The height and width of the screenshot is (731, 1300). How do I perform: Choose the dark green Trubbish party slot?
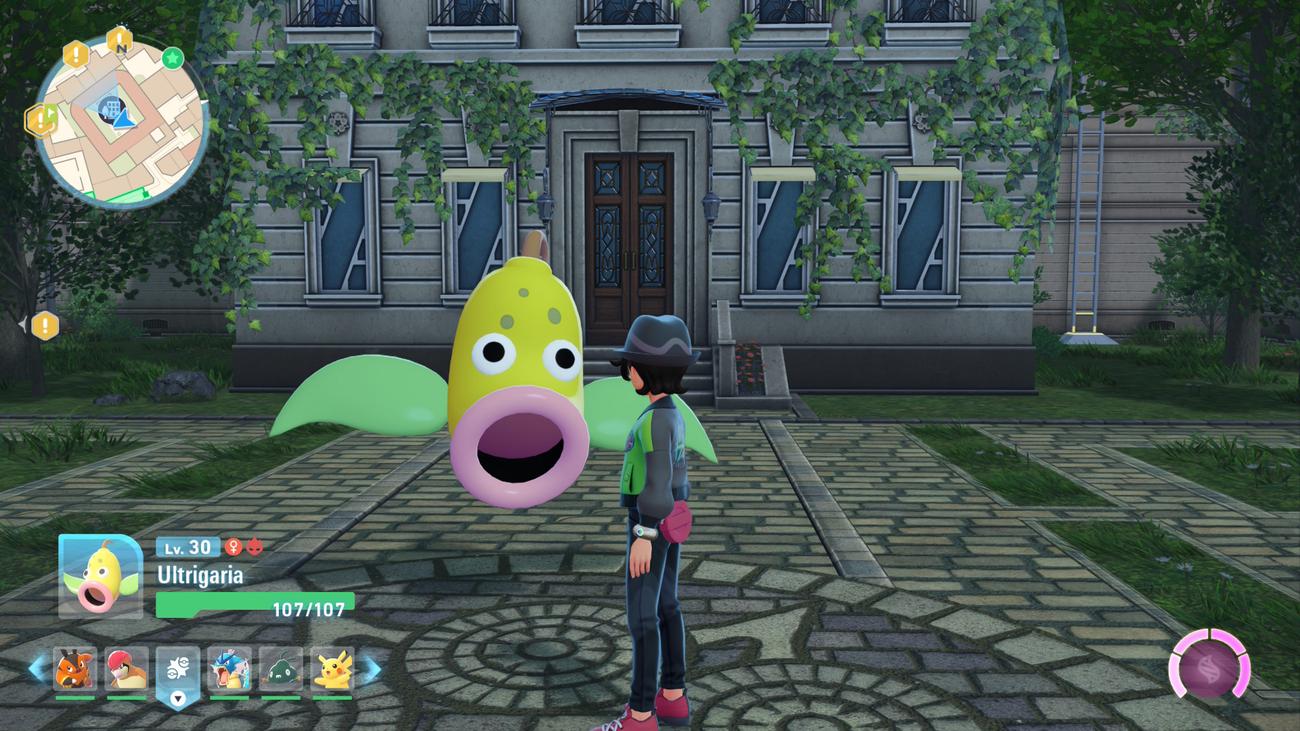tap(281, 669)
